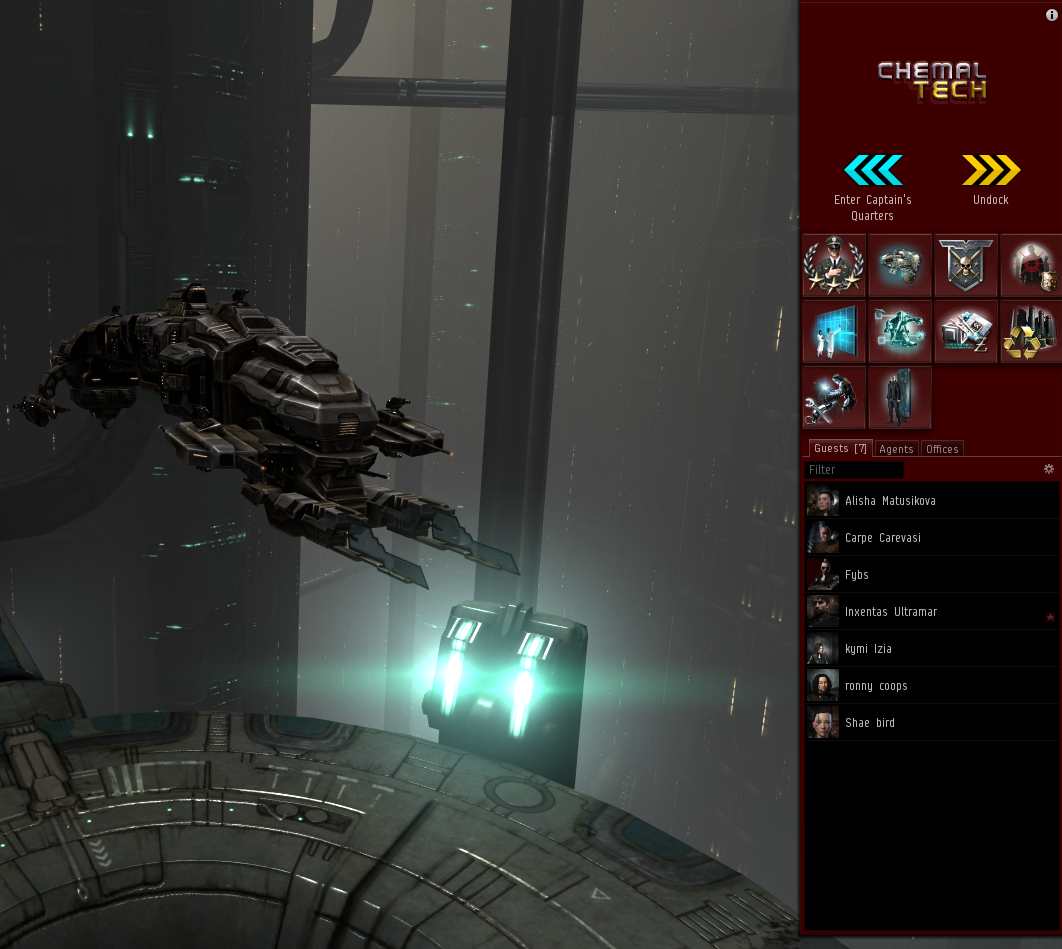Open the teal factory robot service
Image resolution: width=1062 pixels, height=949 pixels.
[900, 332]
